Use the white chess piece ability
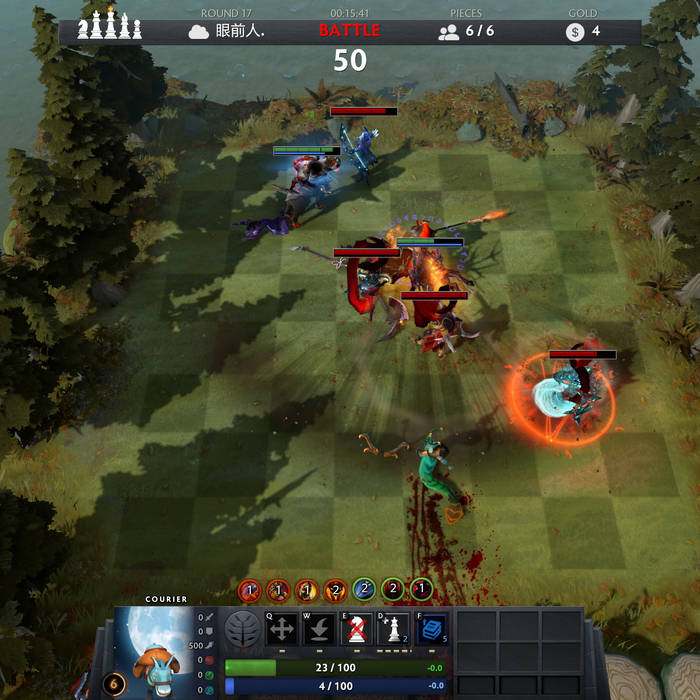The image size is (700, 700). (x=393, y=629)
